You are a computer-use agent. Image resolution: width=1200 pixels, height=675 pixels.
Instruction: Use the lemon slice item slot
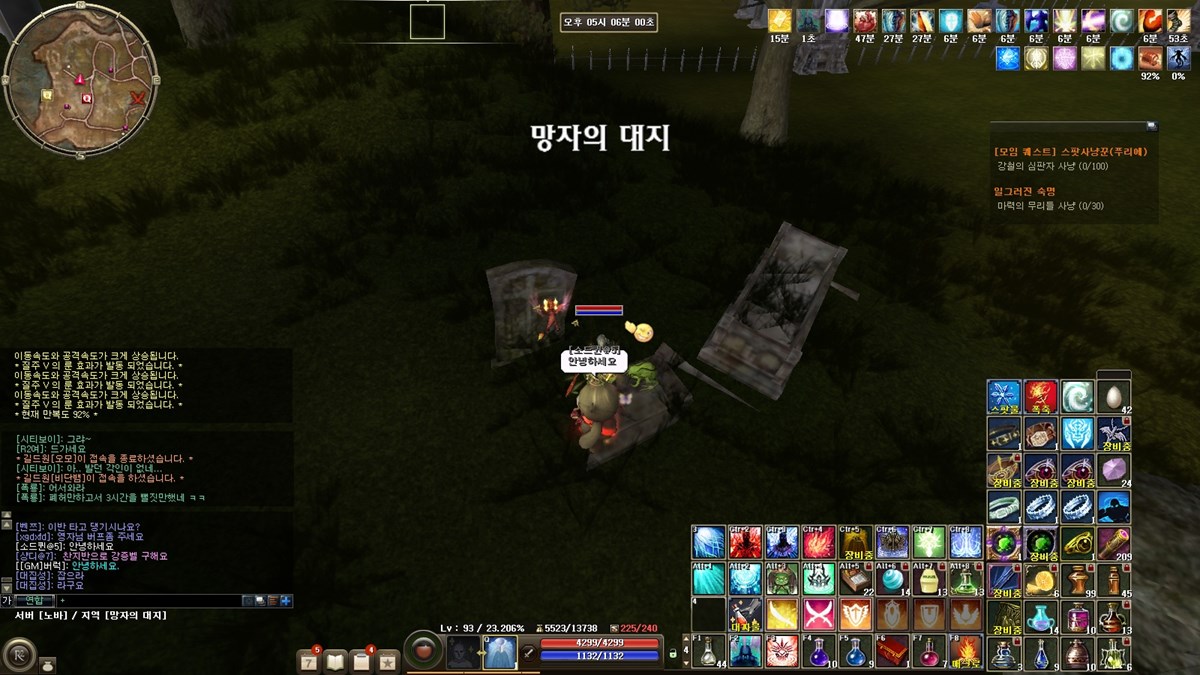pos(1041,580)
